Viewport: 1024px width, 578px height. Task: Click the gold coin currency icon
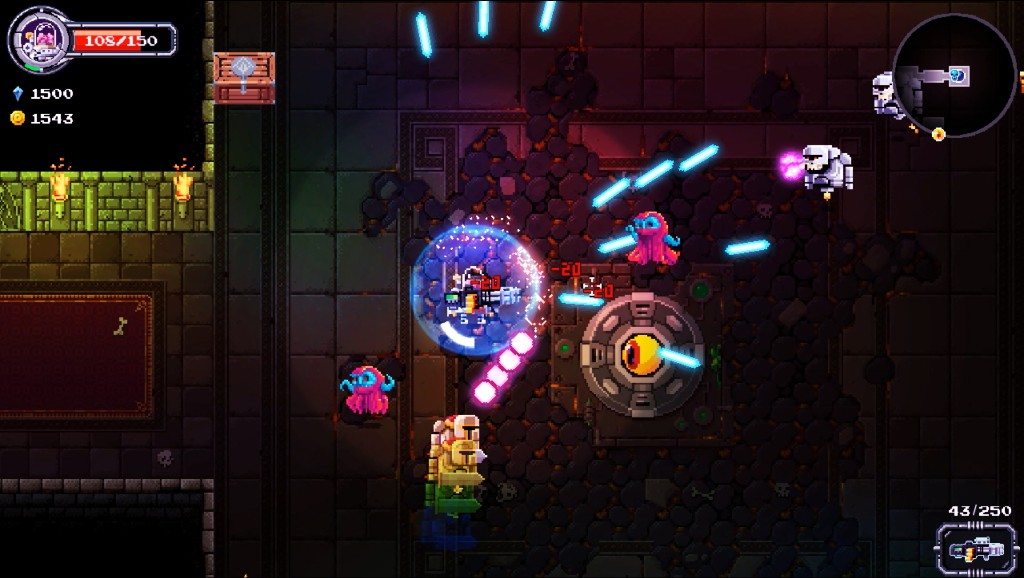click(x=17, y=118)
